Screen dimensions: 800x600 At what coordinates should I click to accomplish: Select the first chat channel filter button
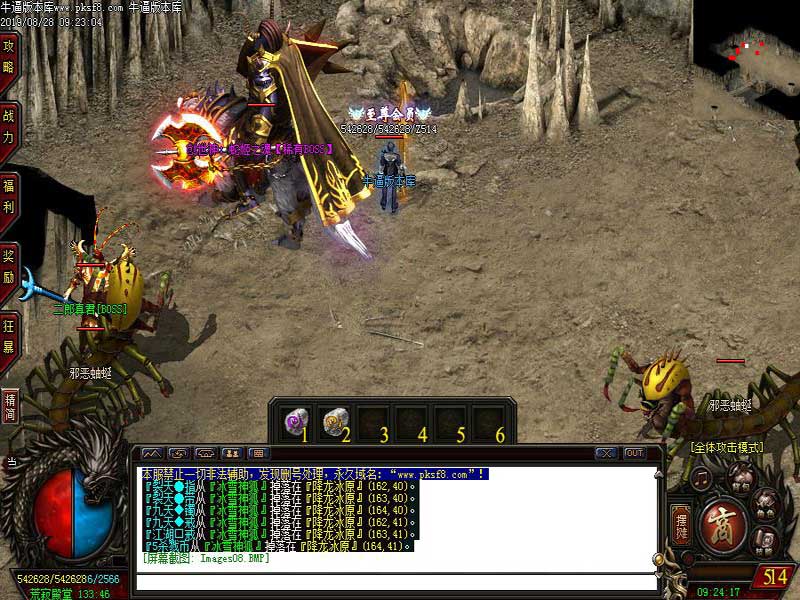click(x=151, y=453)
